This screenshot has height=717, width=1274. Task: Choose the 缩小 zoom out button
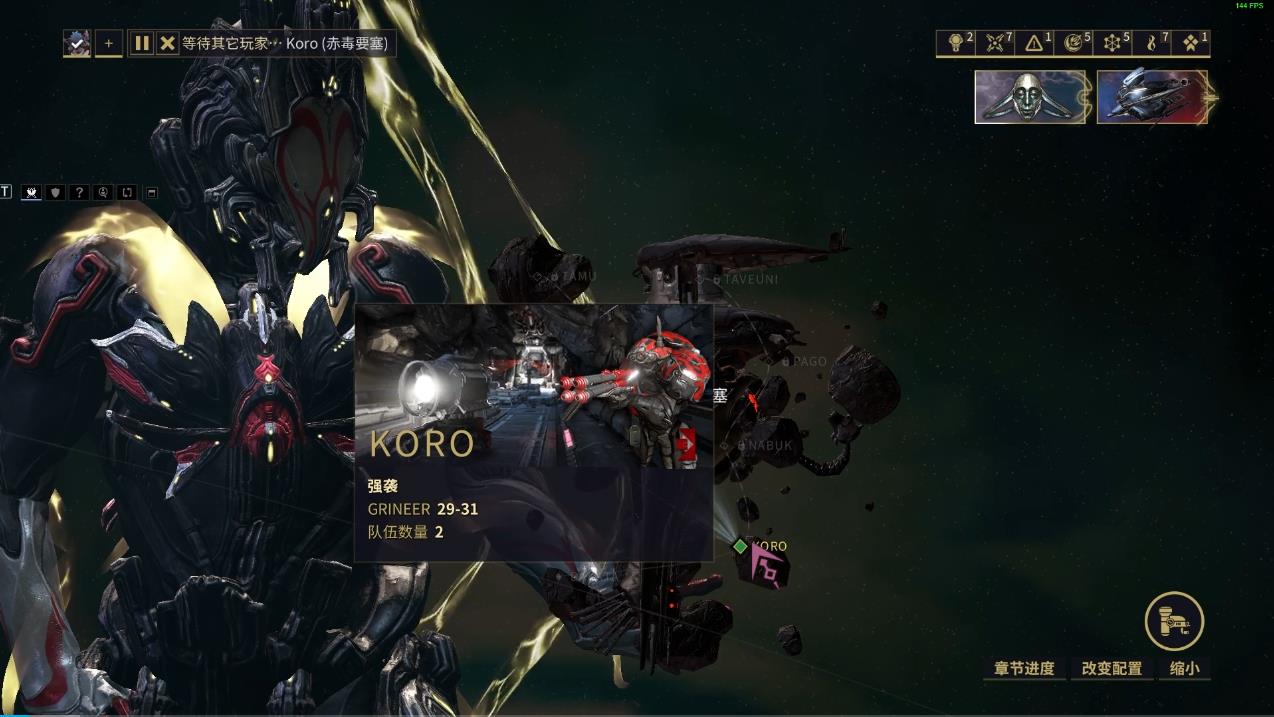point(1184,668)
